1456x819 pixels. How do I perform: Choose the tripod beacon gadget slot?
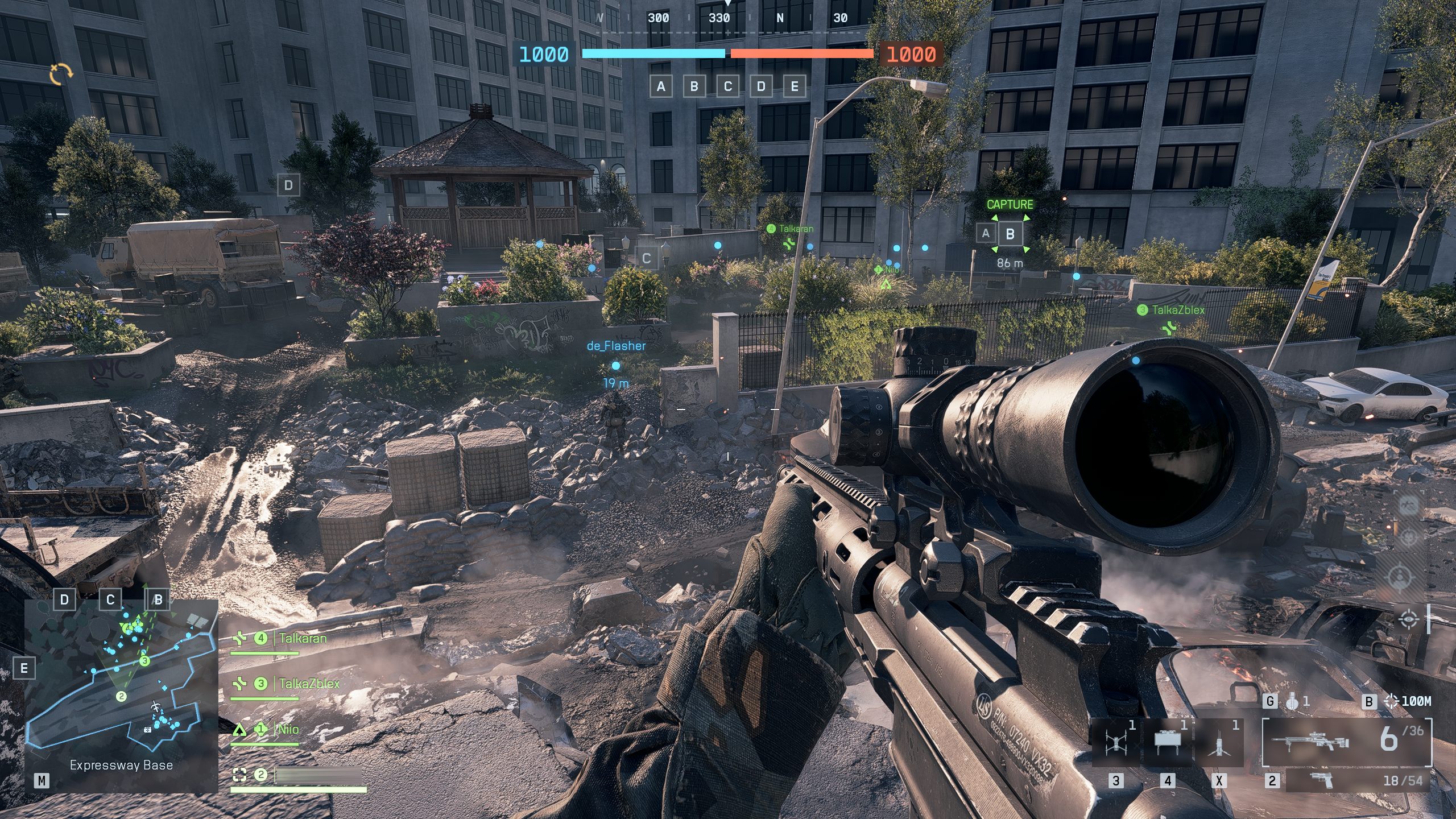pyautogui.click(x=1219, y=742)
